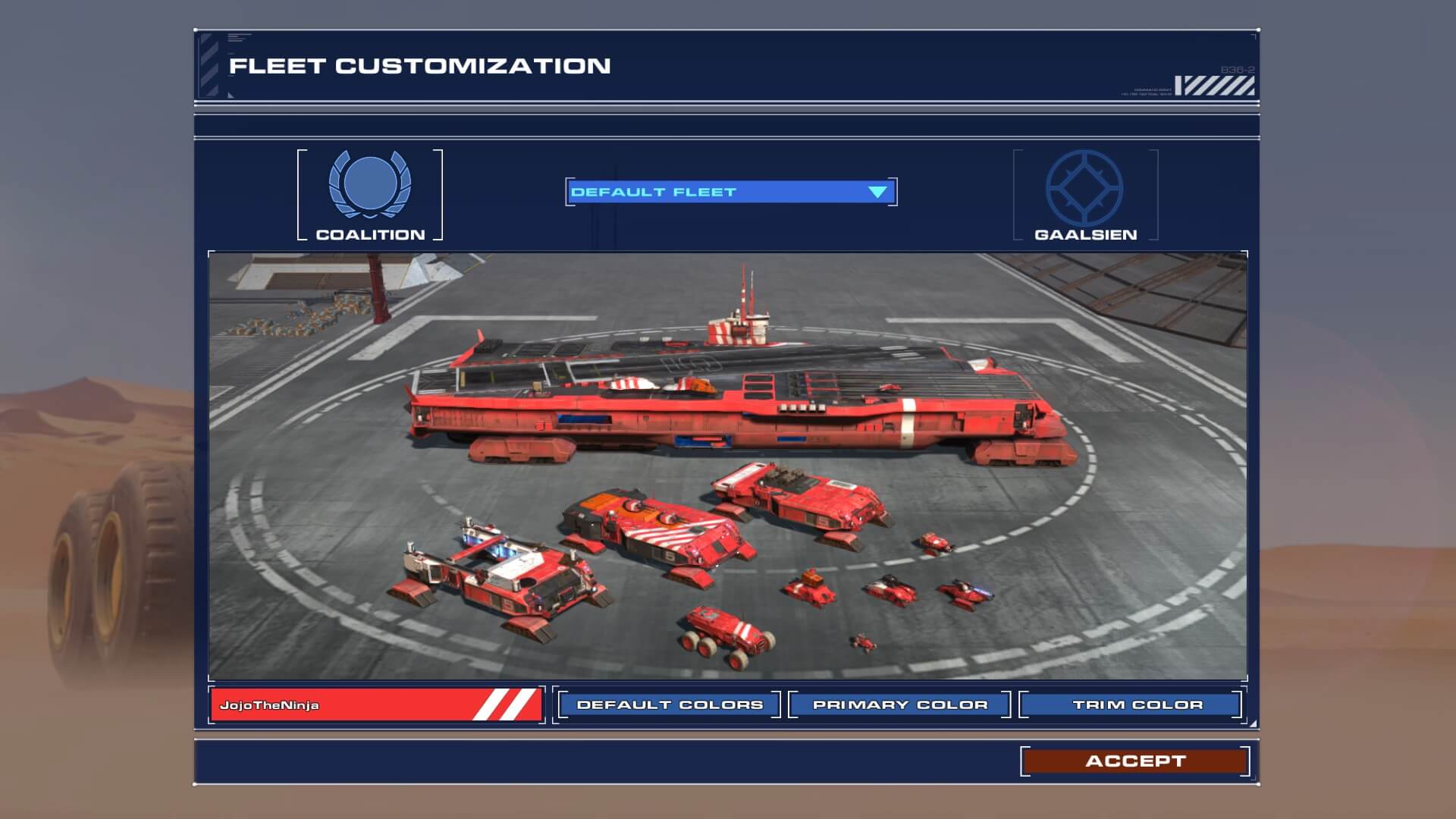Click the red diagonal stripes on fleet name bar
This screenshot has height=819, width=1456.
[x=507, y=707]
